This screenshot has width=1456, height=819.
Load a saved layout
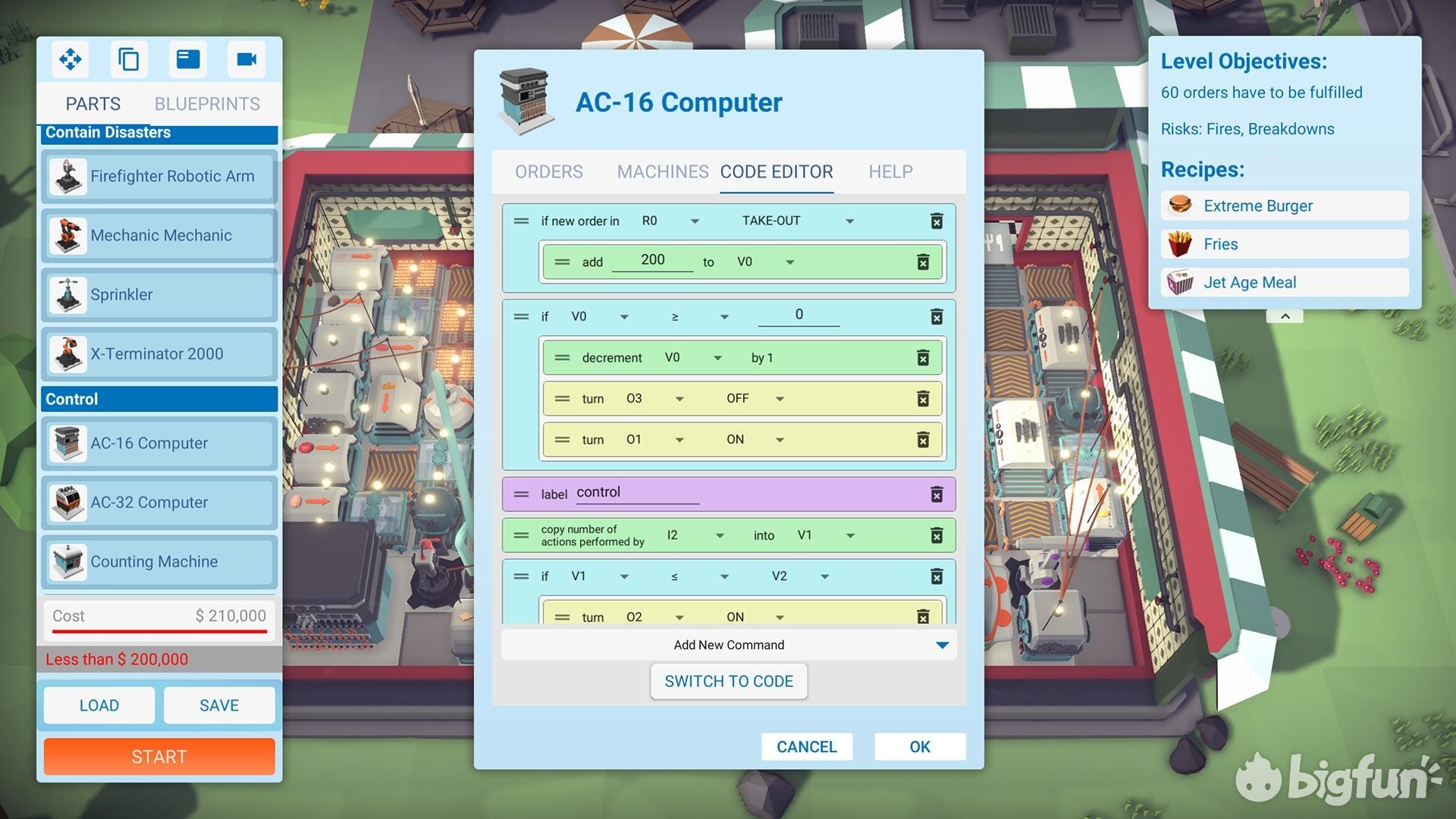pos(99,705)
